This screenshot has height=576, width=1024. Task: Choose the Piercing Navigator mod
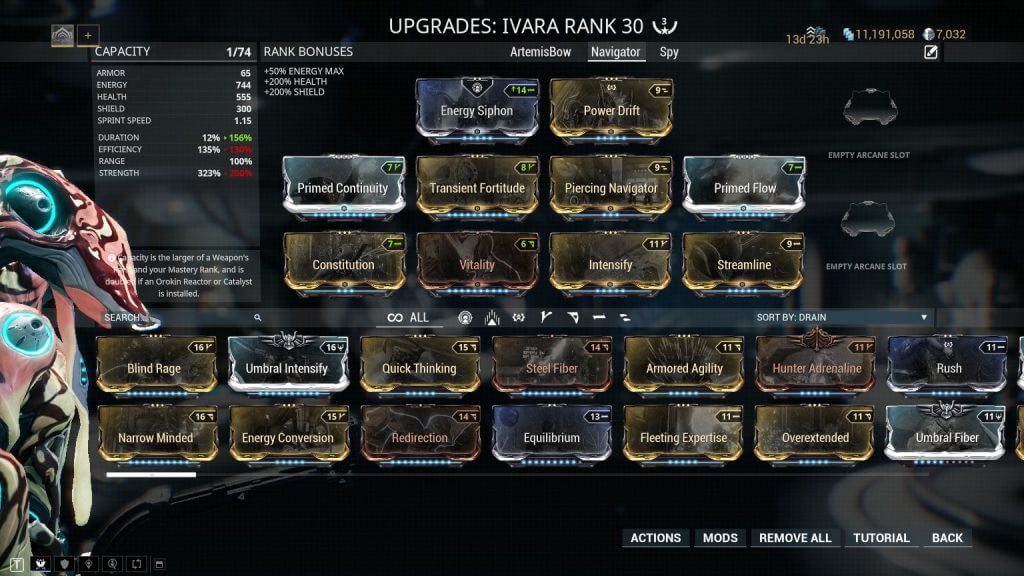(611, 188)
